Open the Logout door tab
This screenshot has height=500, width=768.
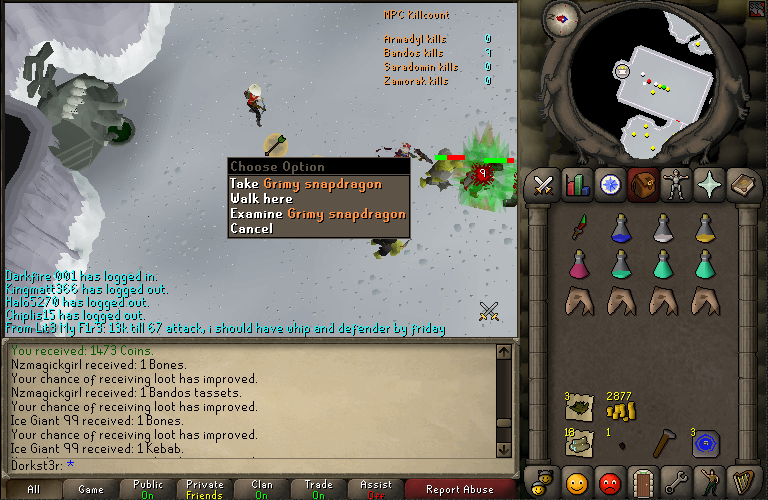click(x=643, y=482)
